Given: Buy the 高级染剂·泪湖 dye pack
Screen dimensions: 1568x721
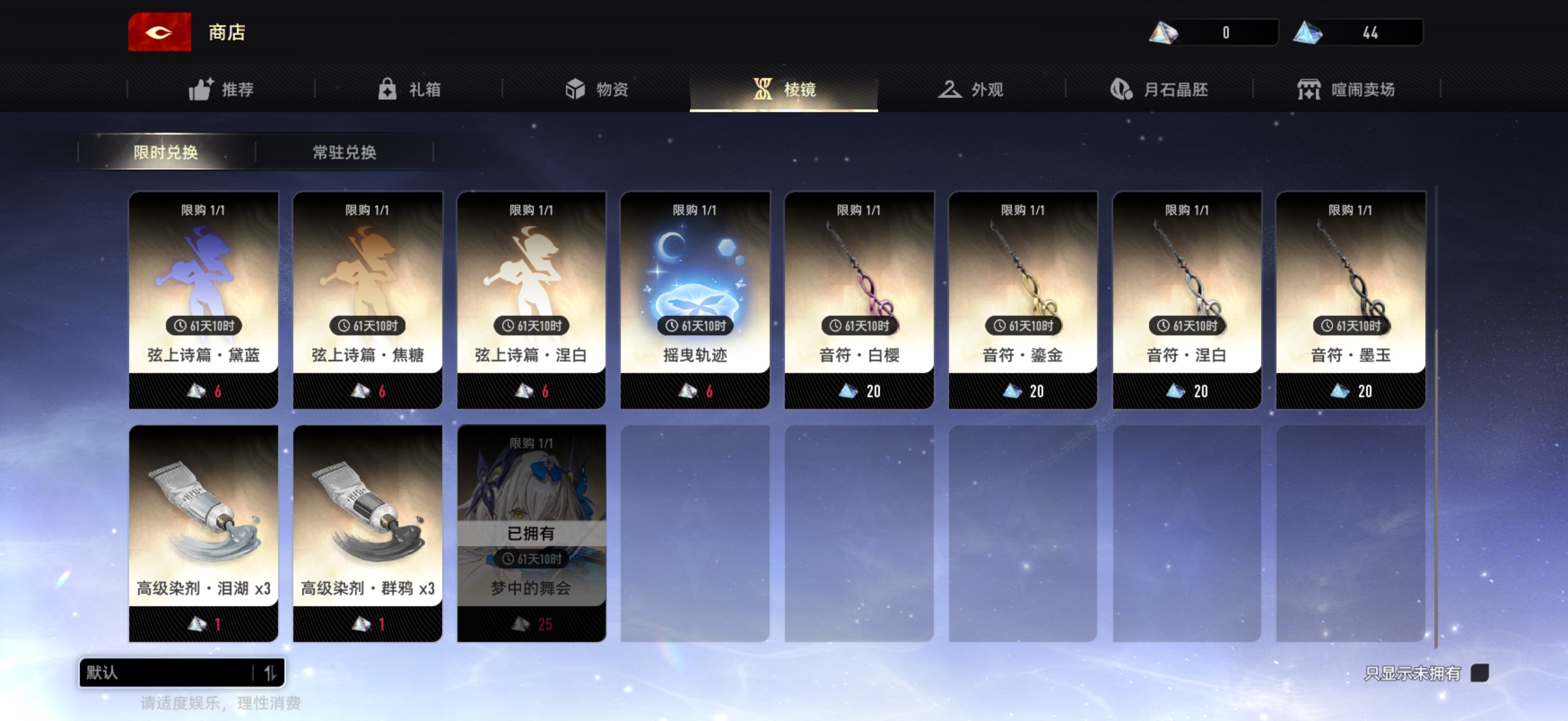Looking at the screenshot, I should coord(203,533).
